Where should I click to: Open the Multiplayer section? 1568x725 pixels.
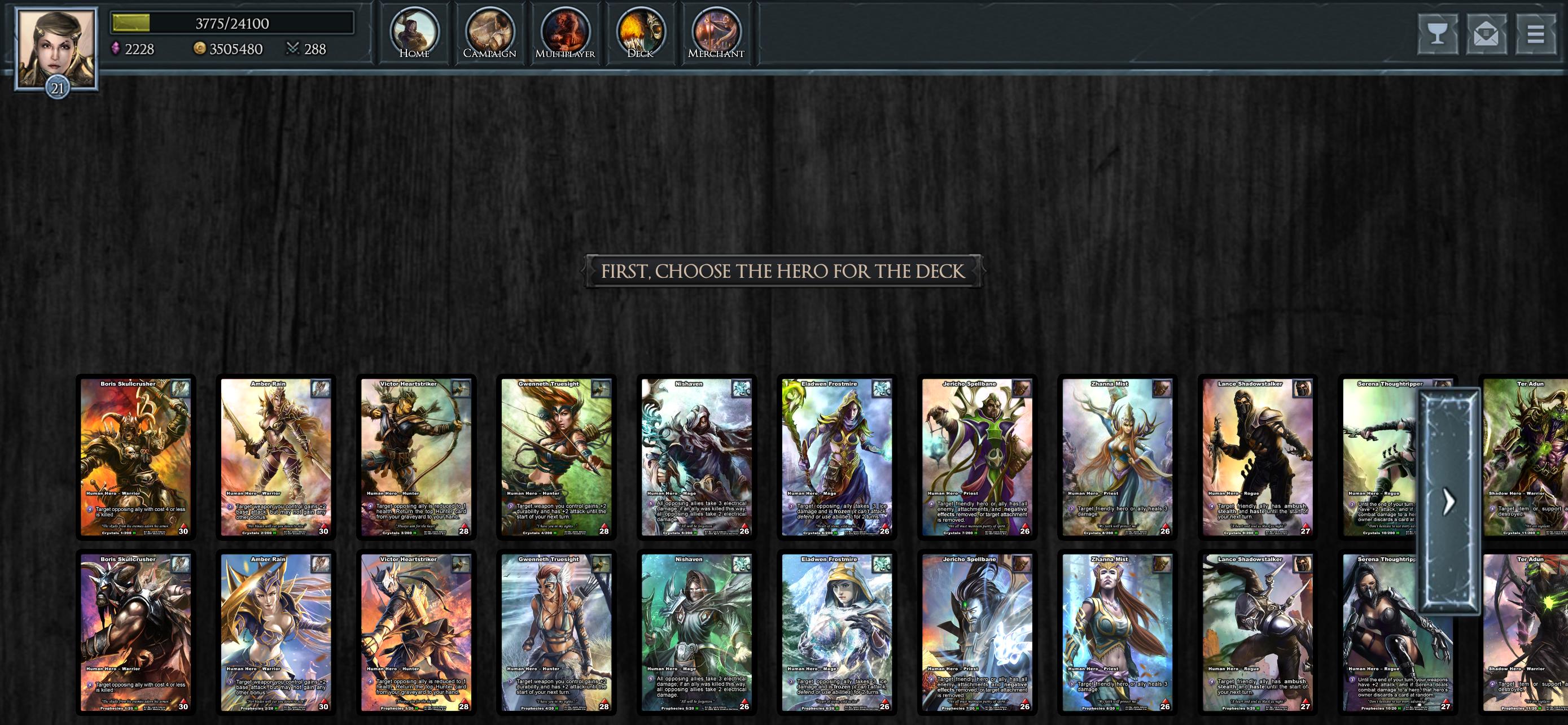[565, 33]
